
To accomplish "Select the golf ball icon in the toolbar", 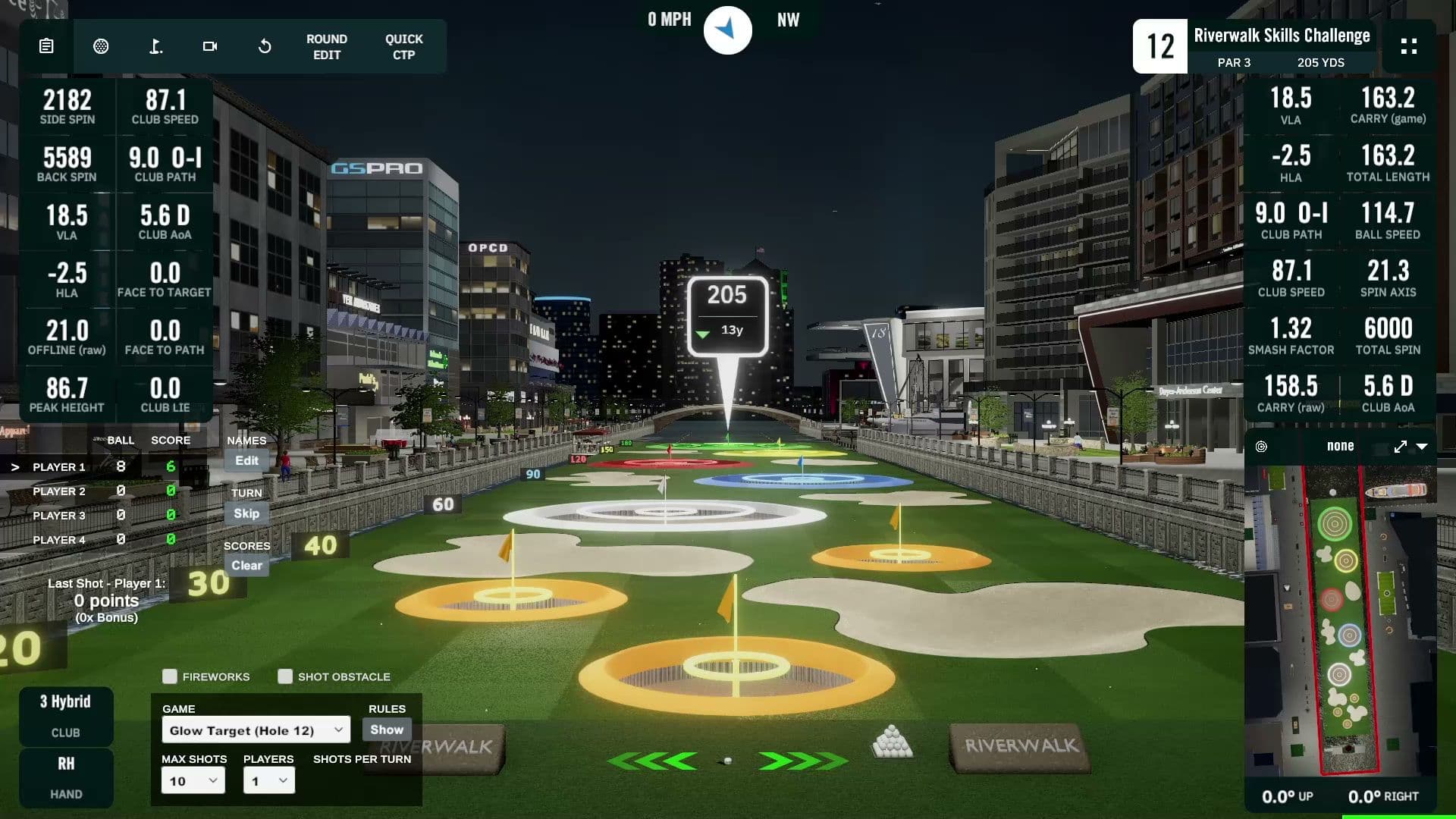I will (x=102, y=46).
